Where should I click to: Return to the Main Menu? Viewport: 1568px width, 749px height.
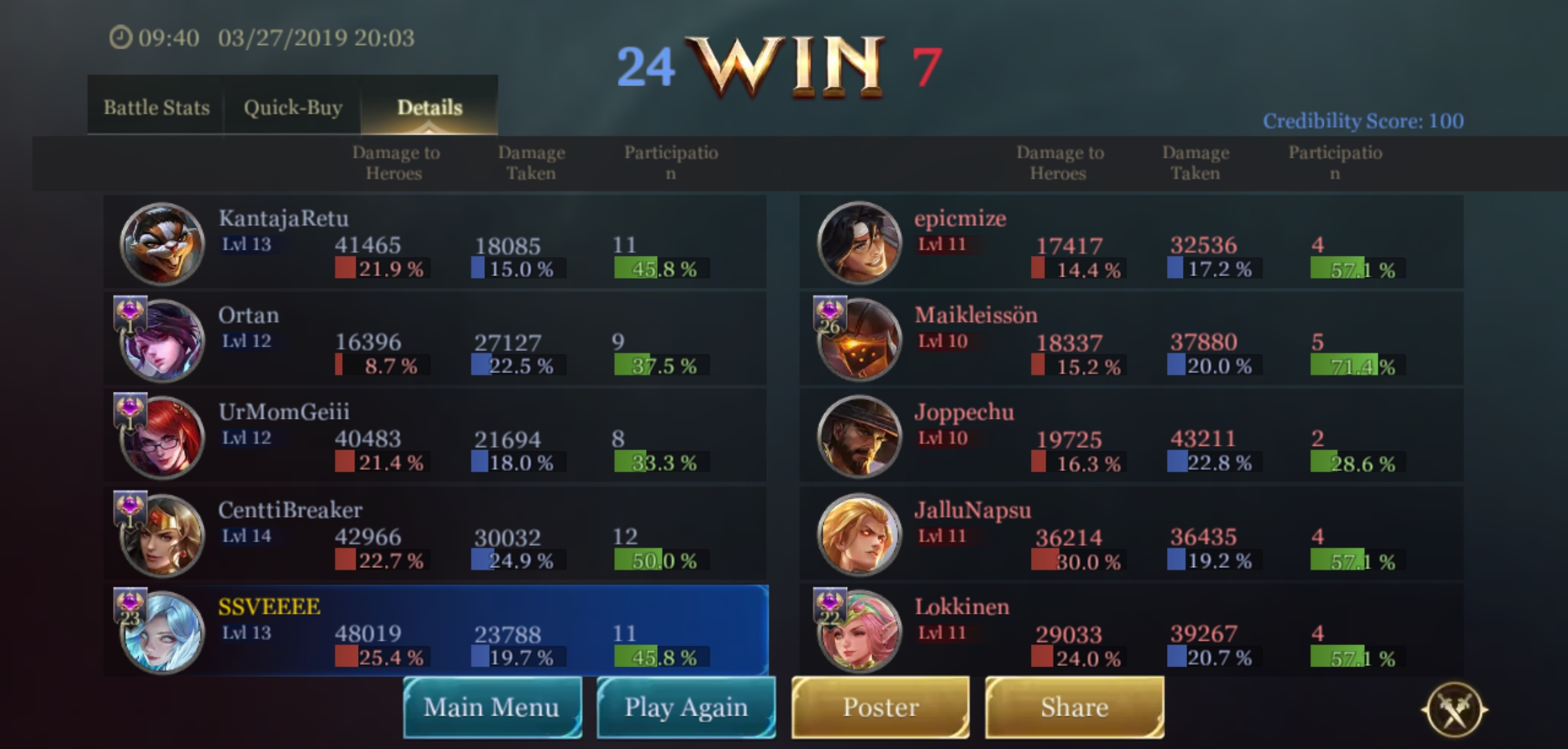coord(492,707)
